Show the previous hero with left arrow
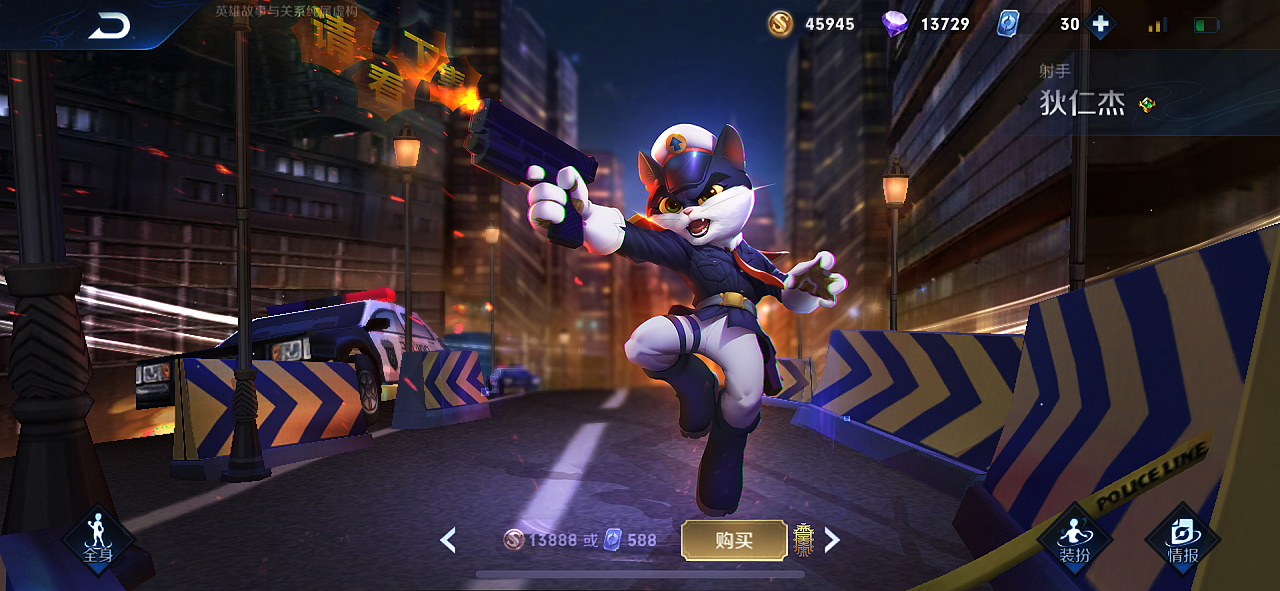1280x591 pixels. tap(448, 540)
